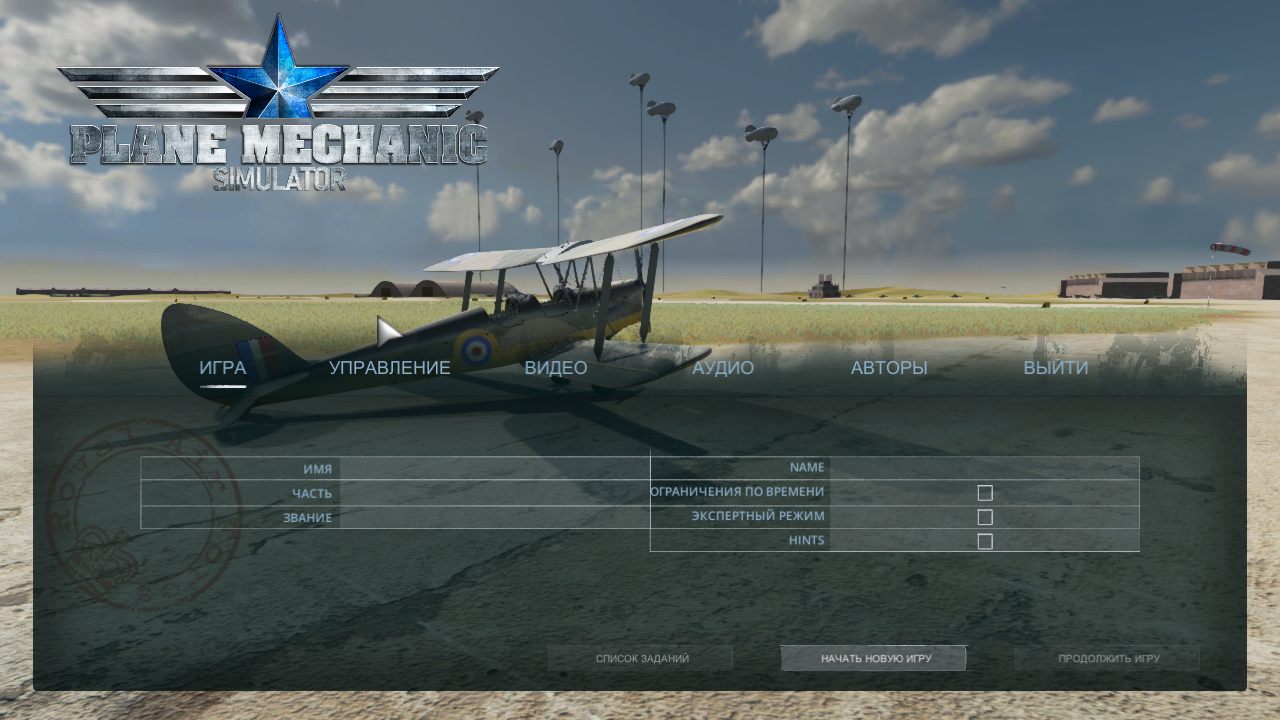This screenshot has height=720, width=1280.
Task: Open the ВИДЕО settings tab
Action: pyautogui.click(x=557, y=368)
